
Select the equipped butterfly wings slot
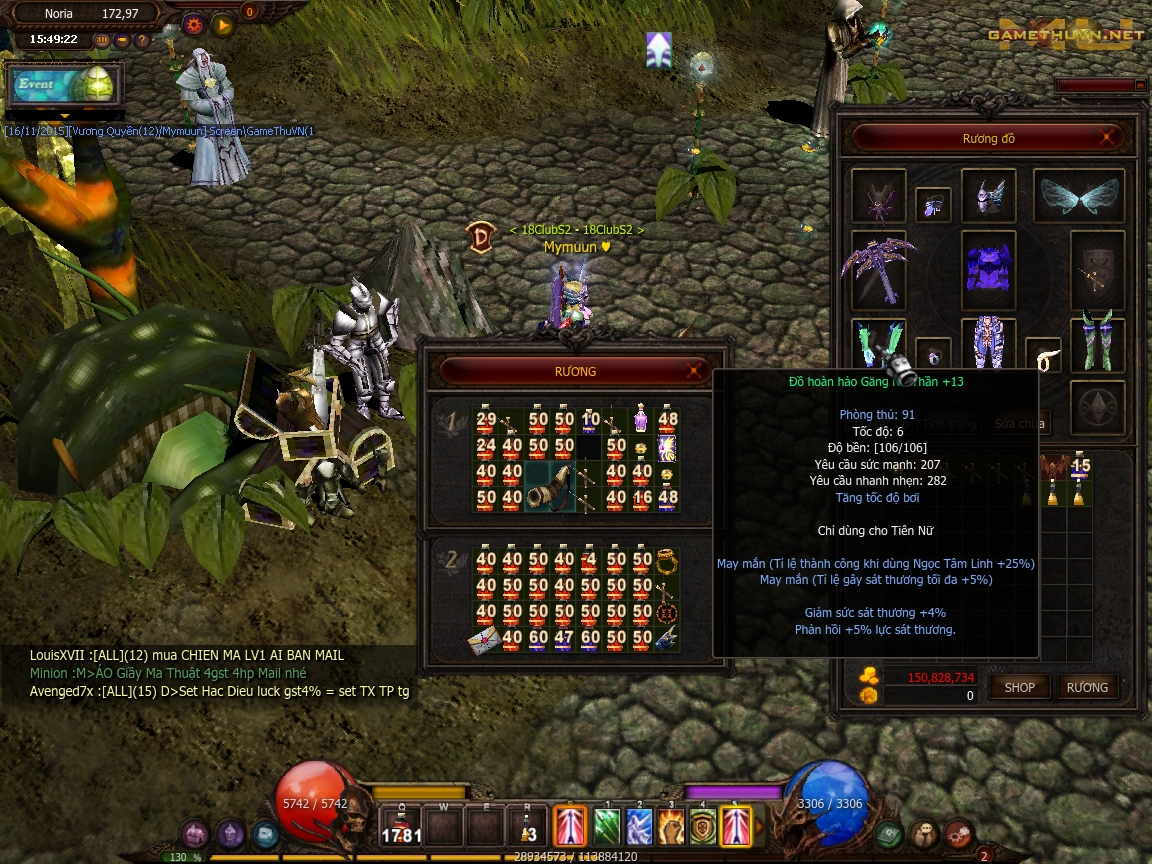[x=1078, y=196]
